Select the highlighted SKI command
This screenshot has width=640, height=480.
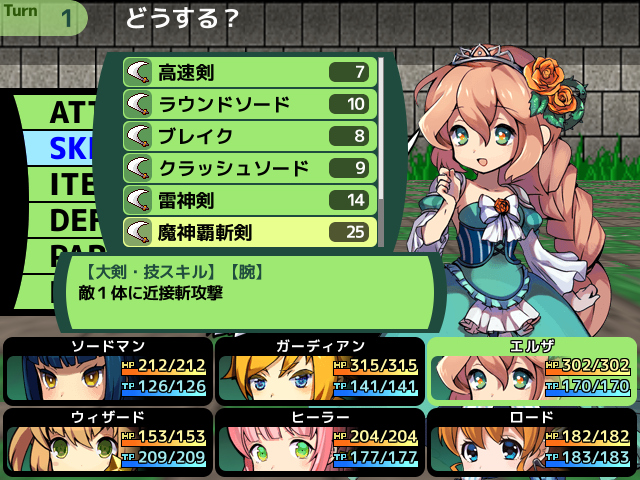point(70,148)
